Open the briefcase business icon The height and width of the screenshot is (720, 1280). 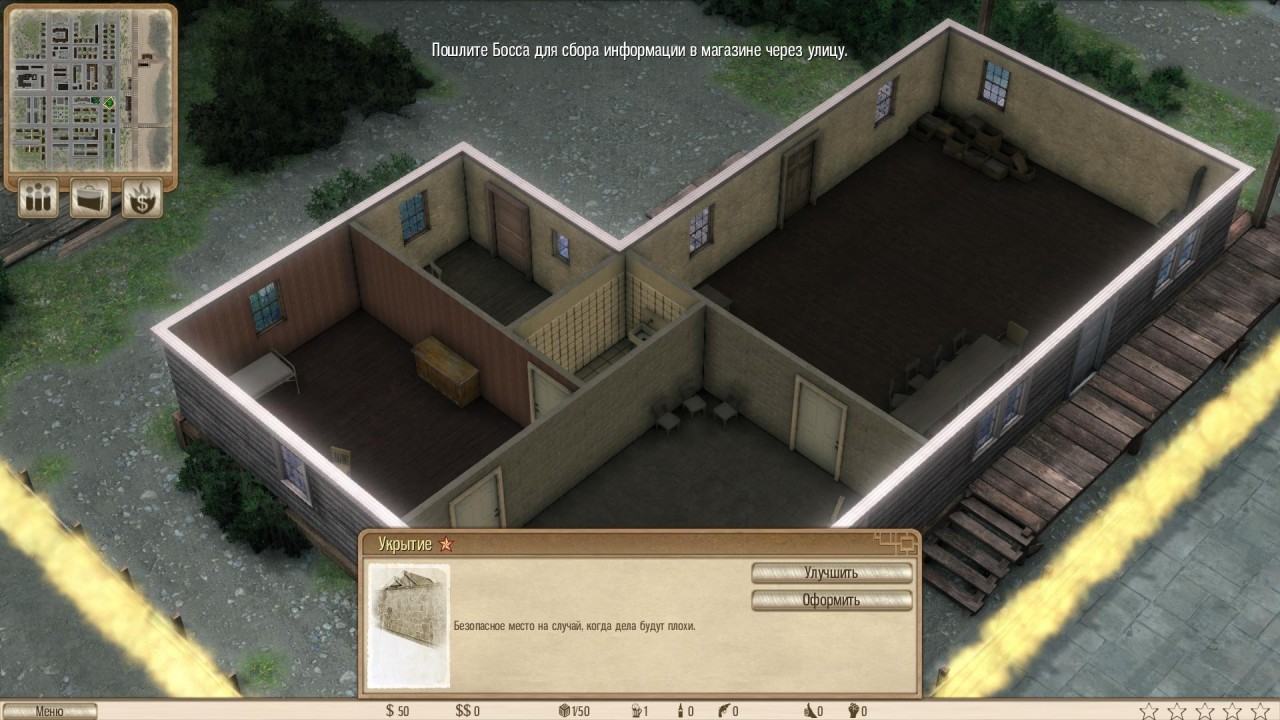[x=91, y=197]
